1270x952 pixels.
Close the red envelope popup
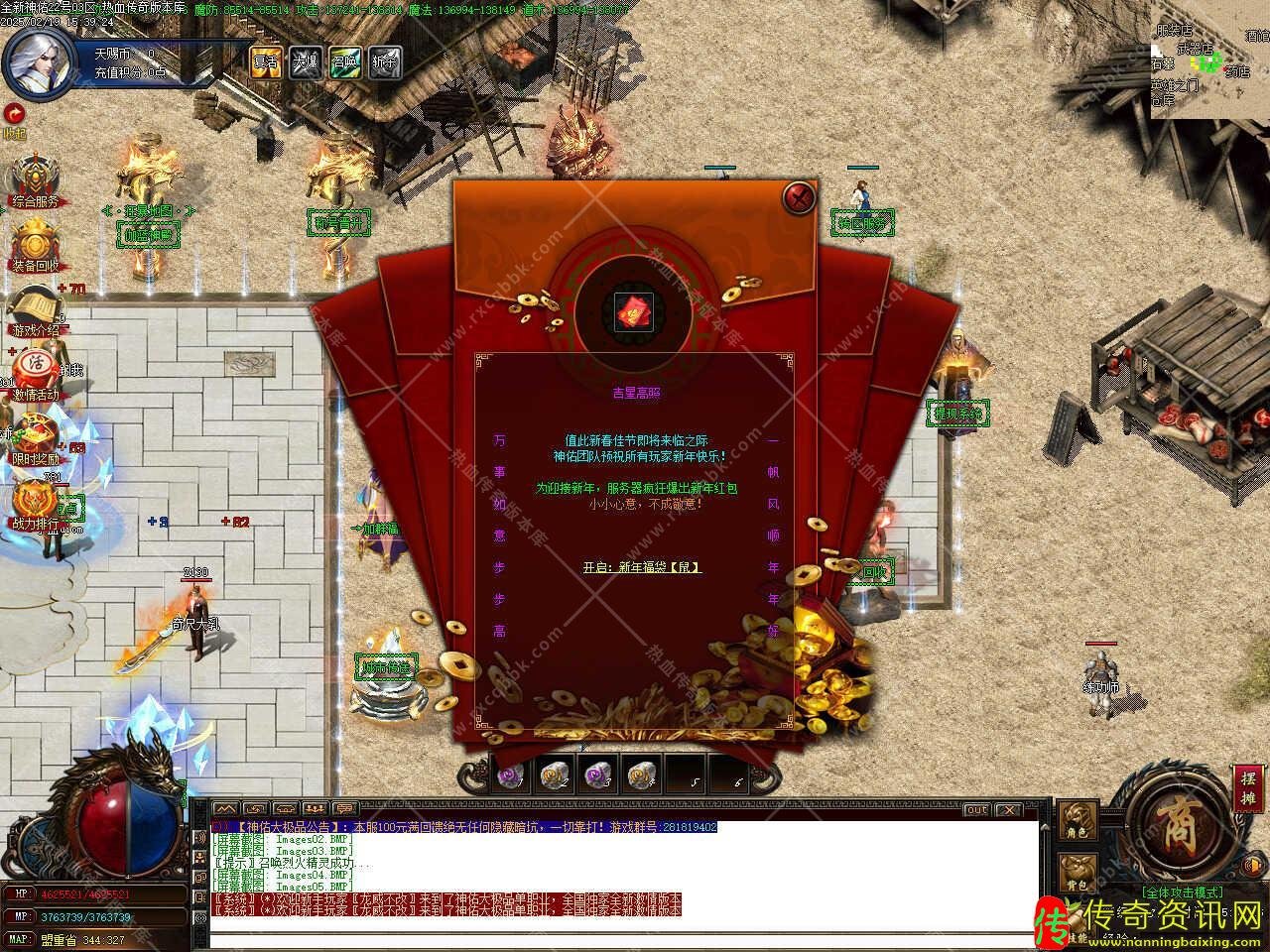pyautogui.click(x=799, y=197)
